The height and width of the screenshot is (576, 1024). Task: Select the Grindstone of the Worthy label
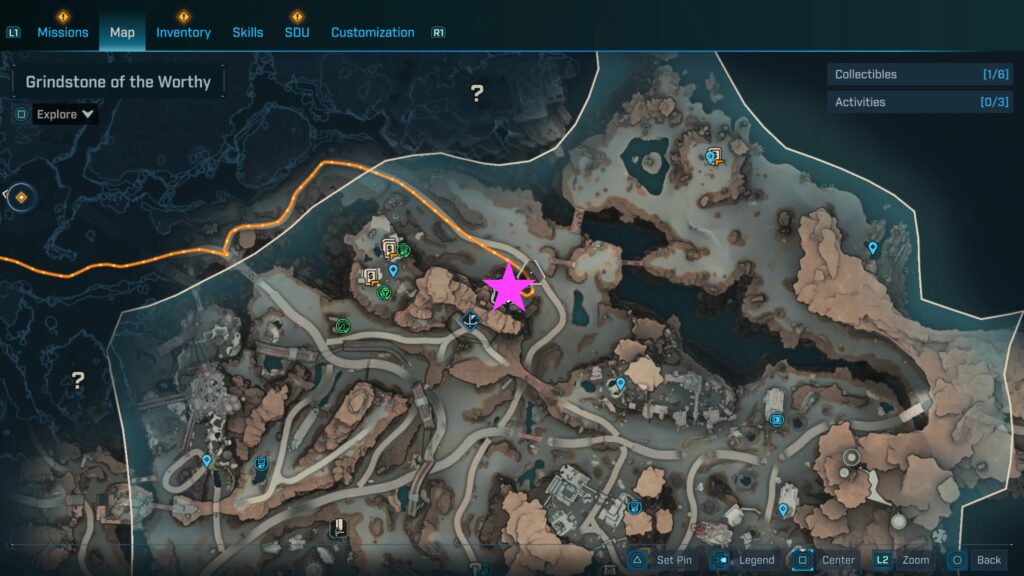pyautogui.click(x=118, y=82)
